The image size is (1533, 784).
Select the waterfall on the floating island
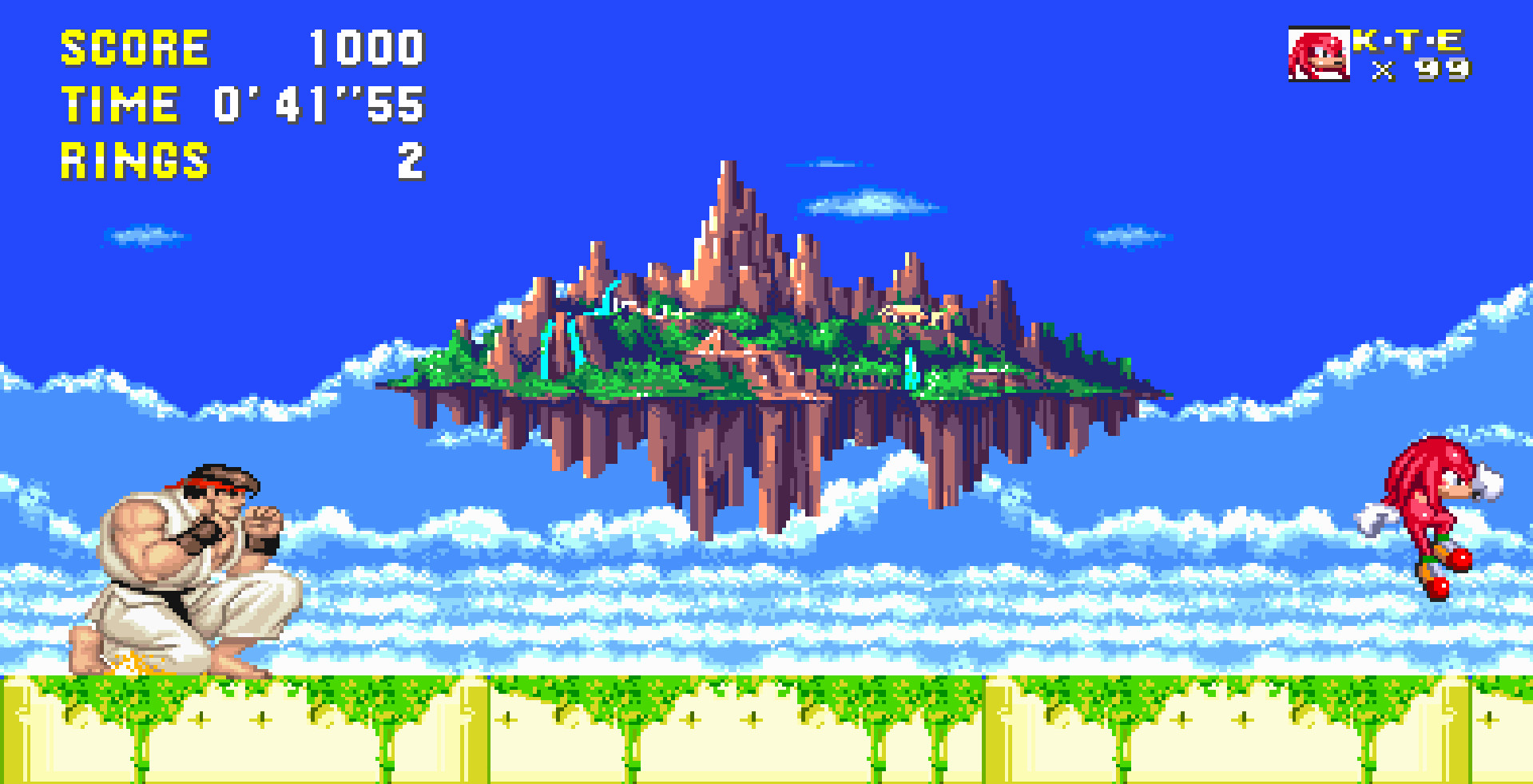pyautogui.click(x=547, y=351)
